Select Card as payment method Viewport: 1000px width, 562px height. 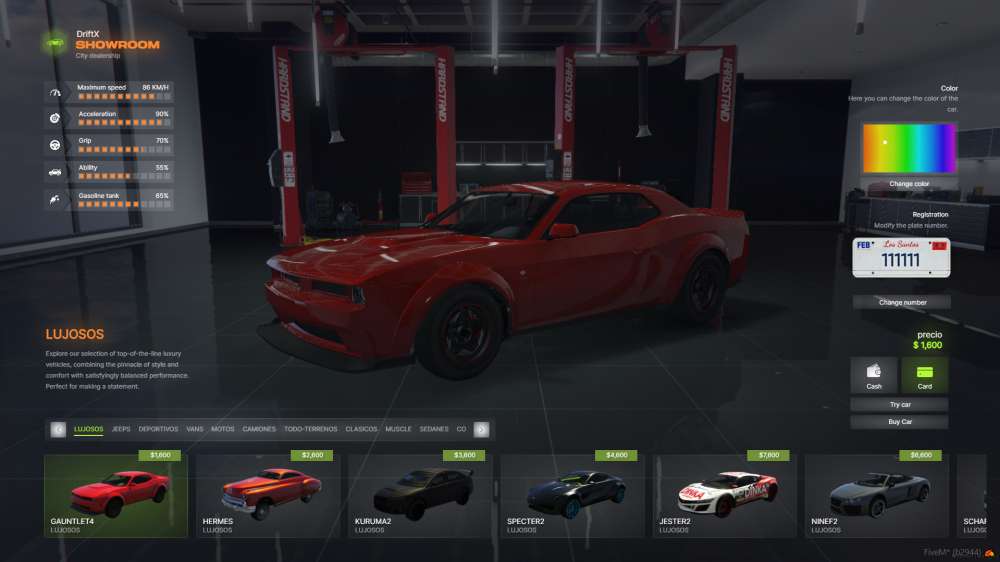click(924, 375)
